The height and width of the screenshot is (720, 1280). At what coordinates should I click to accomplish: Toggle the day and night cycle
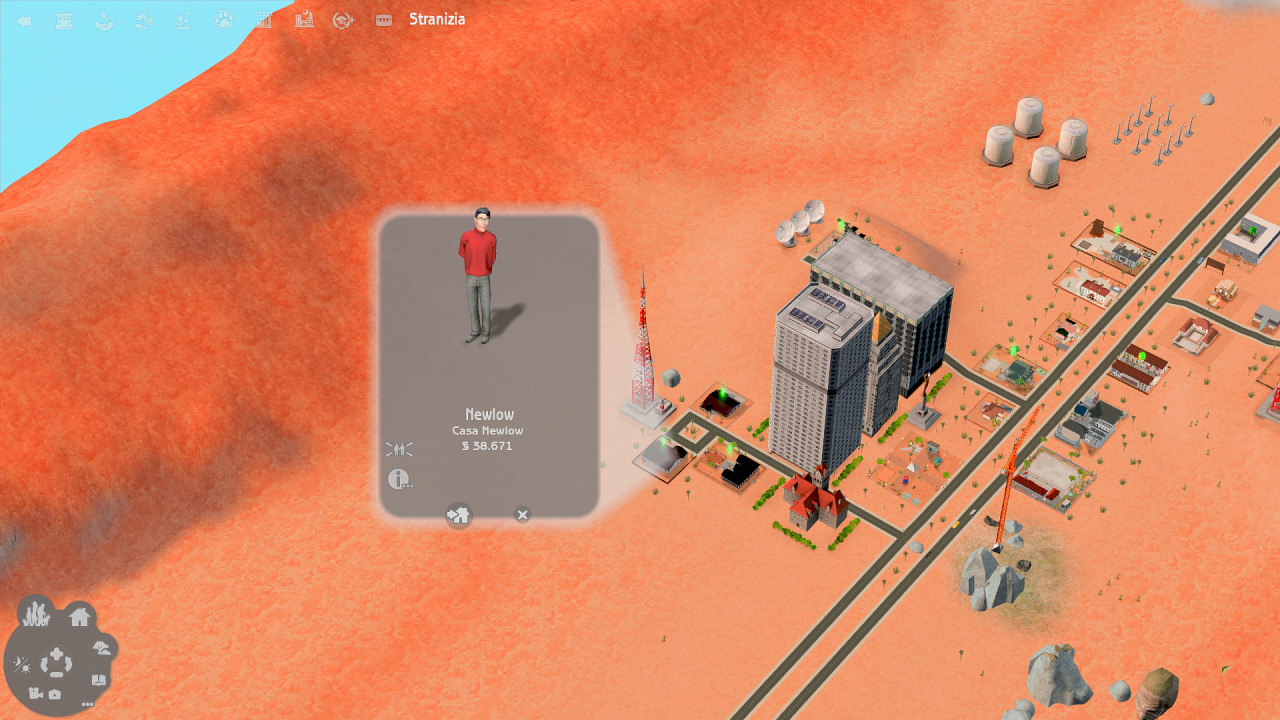point(21,665)
